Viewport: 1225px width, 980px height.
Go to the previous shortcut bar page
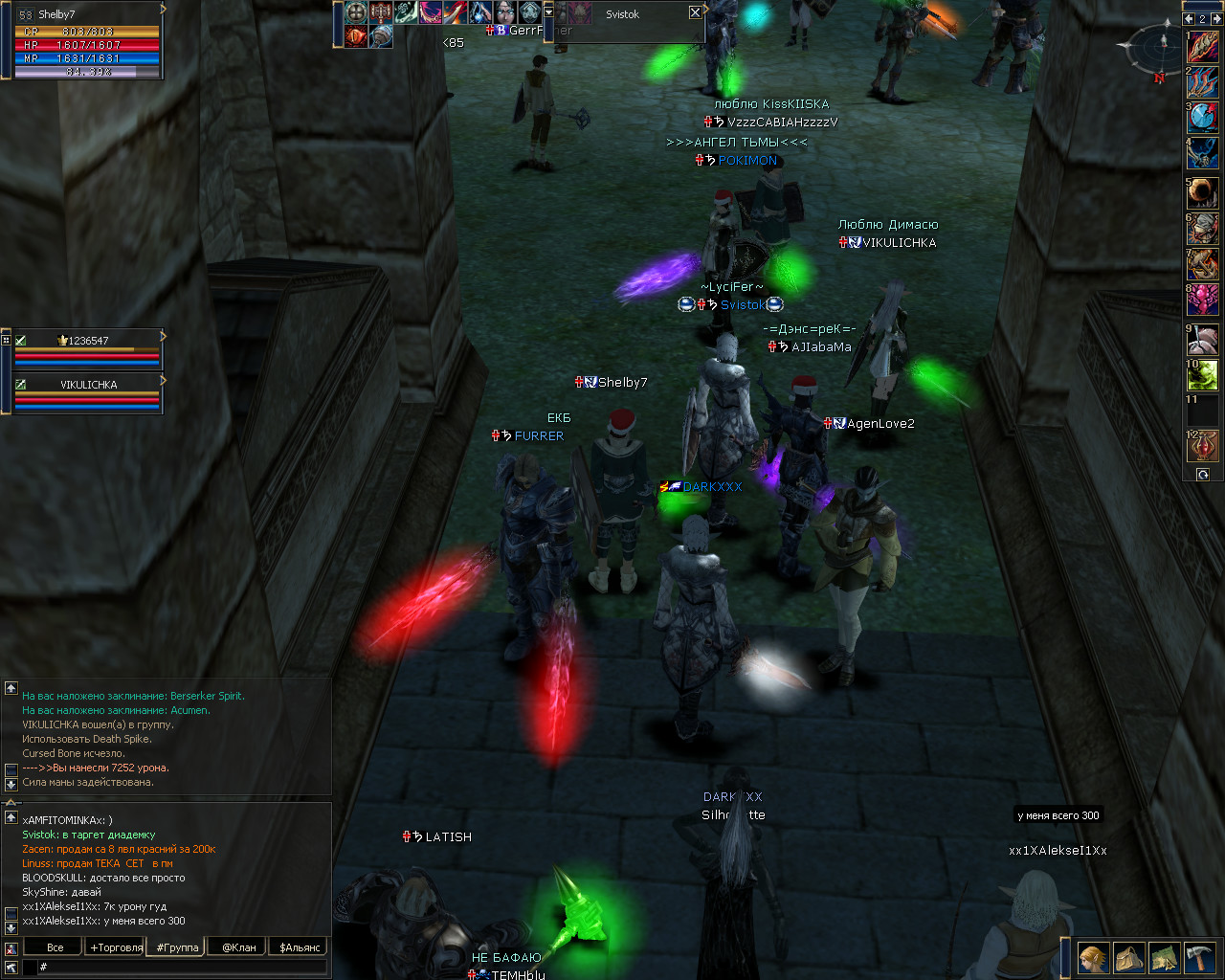1190,18
